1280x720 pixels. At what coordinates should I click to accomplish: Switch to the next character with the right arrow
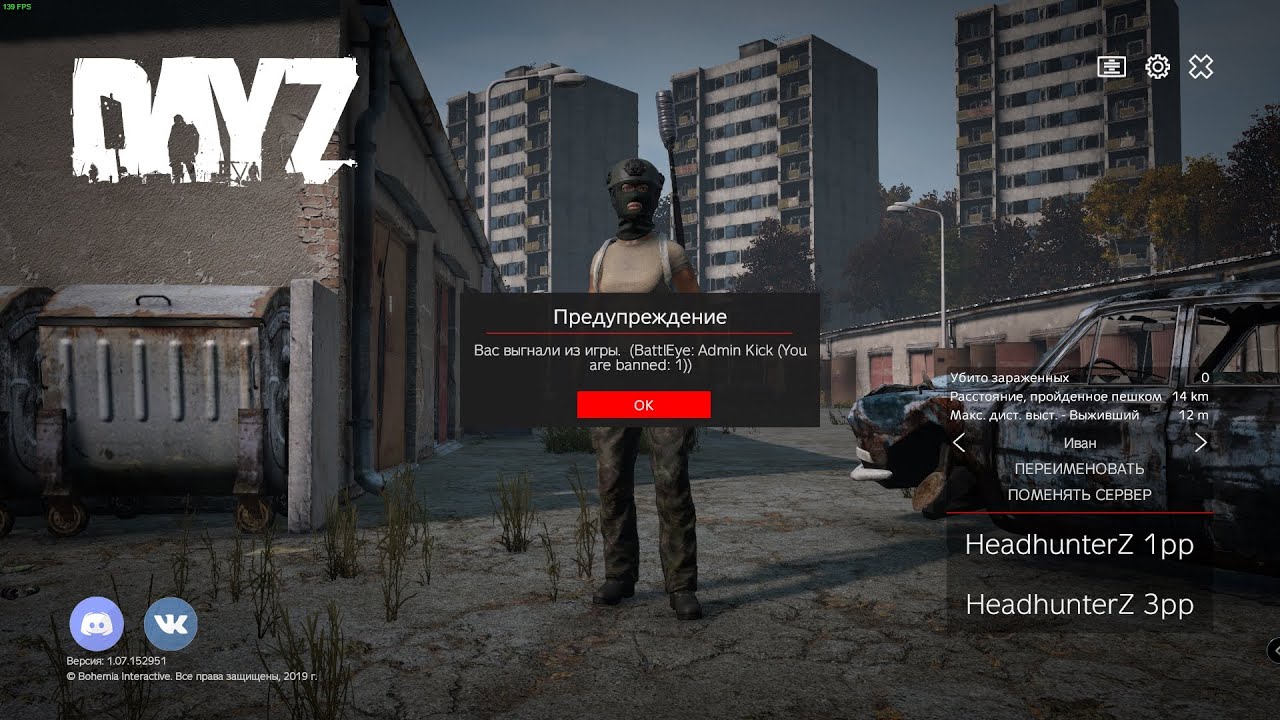1201,443
